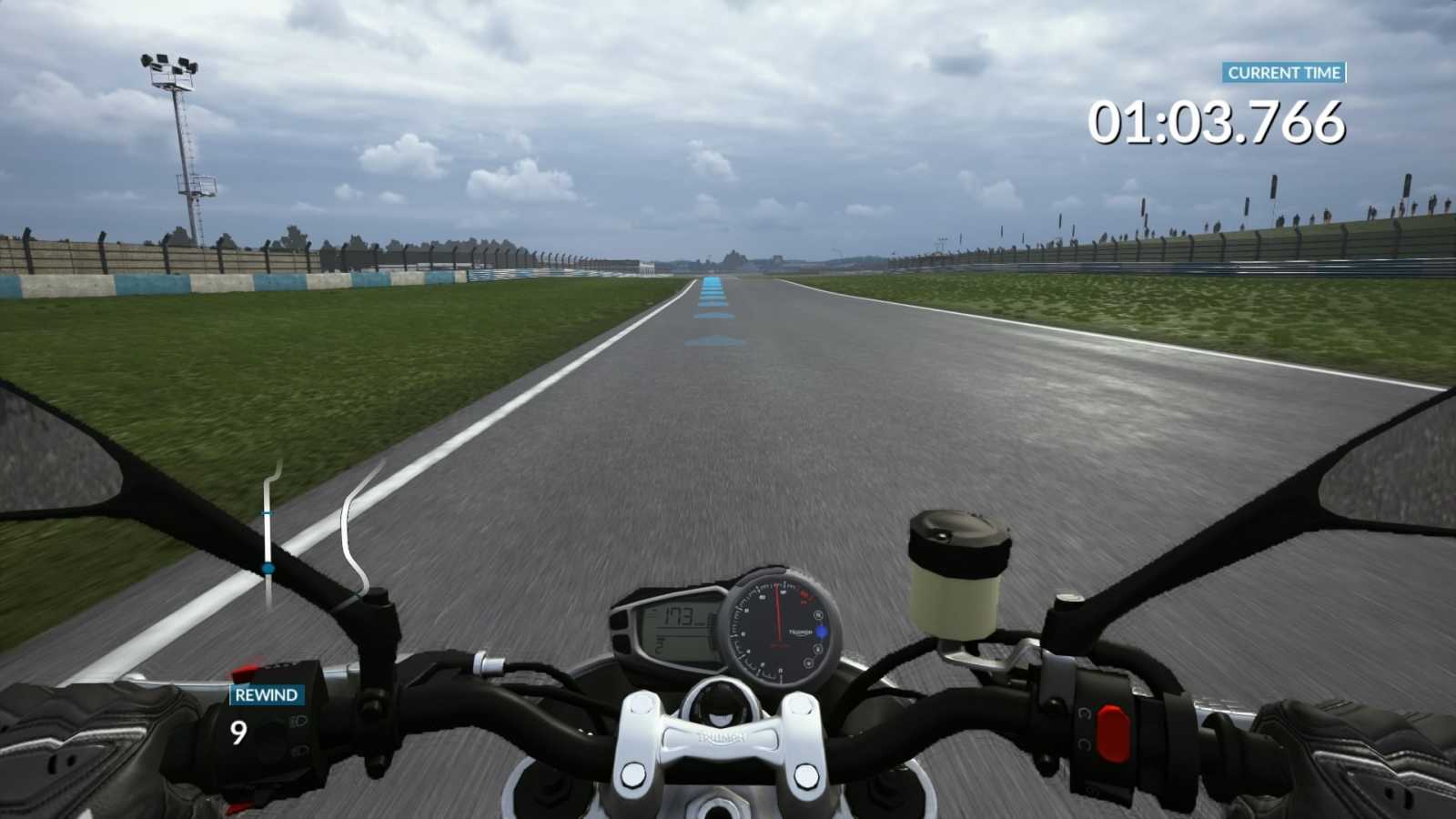Click the red zone markings on the tachometer
Screen dimensions: 1456x819
point(804,596)
